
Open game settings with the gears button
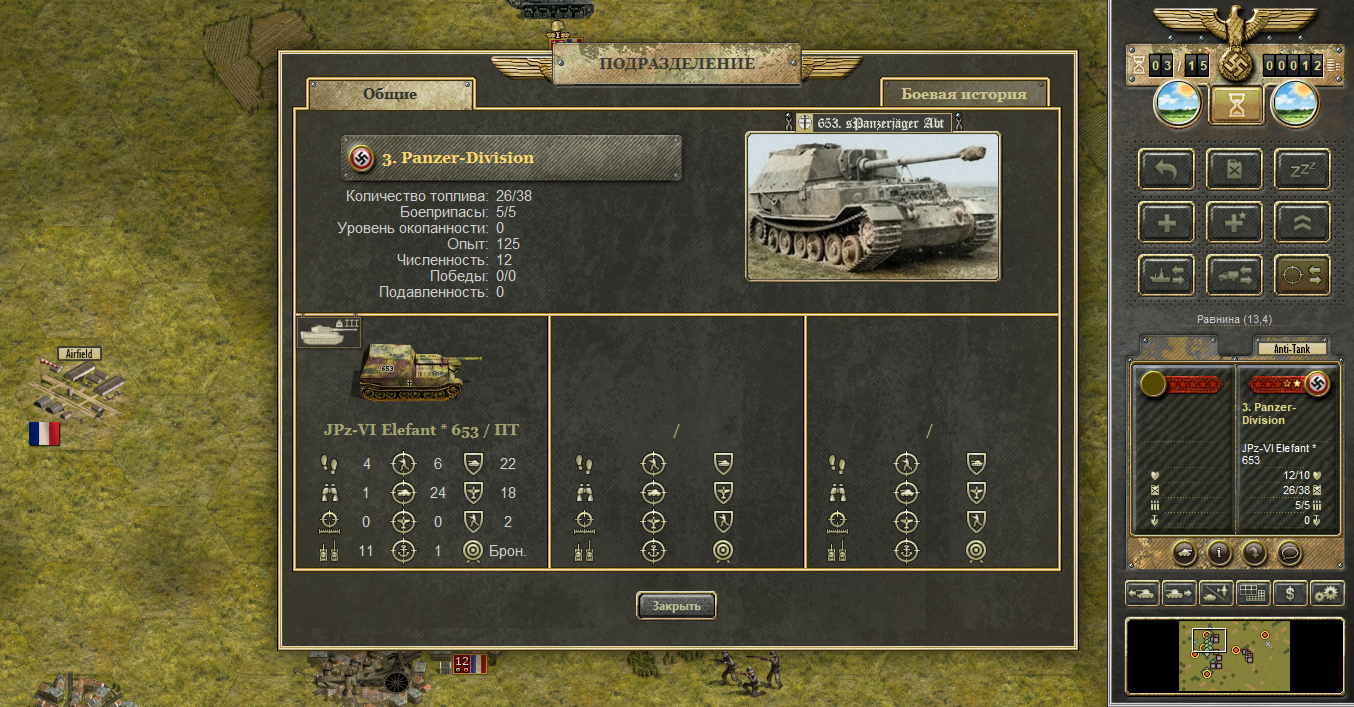1328,593
